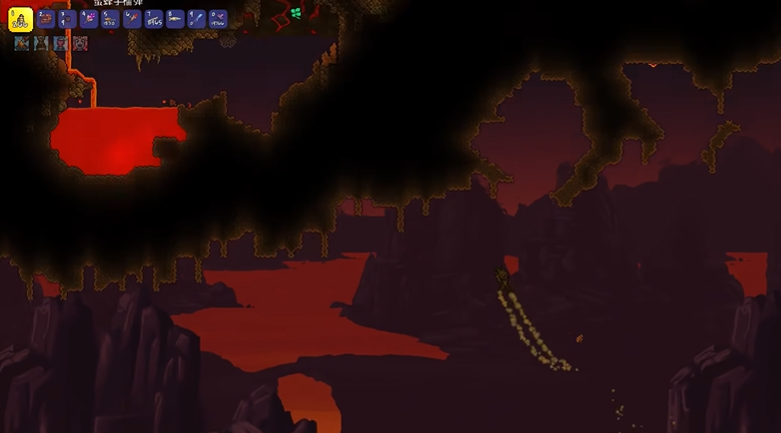
Task: Click the heart lantern buff icon
Action: point(61,44)
